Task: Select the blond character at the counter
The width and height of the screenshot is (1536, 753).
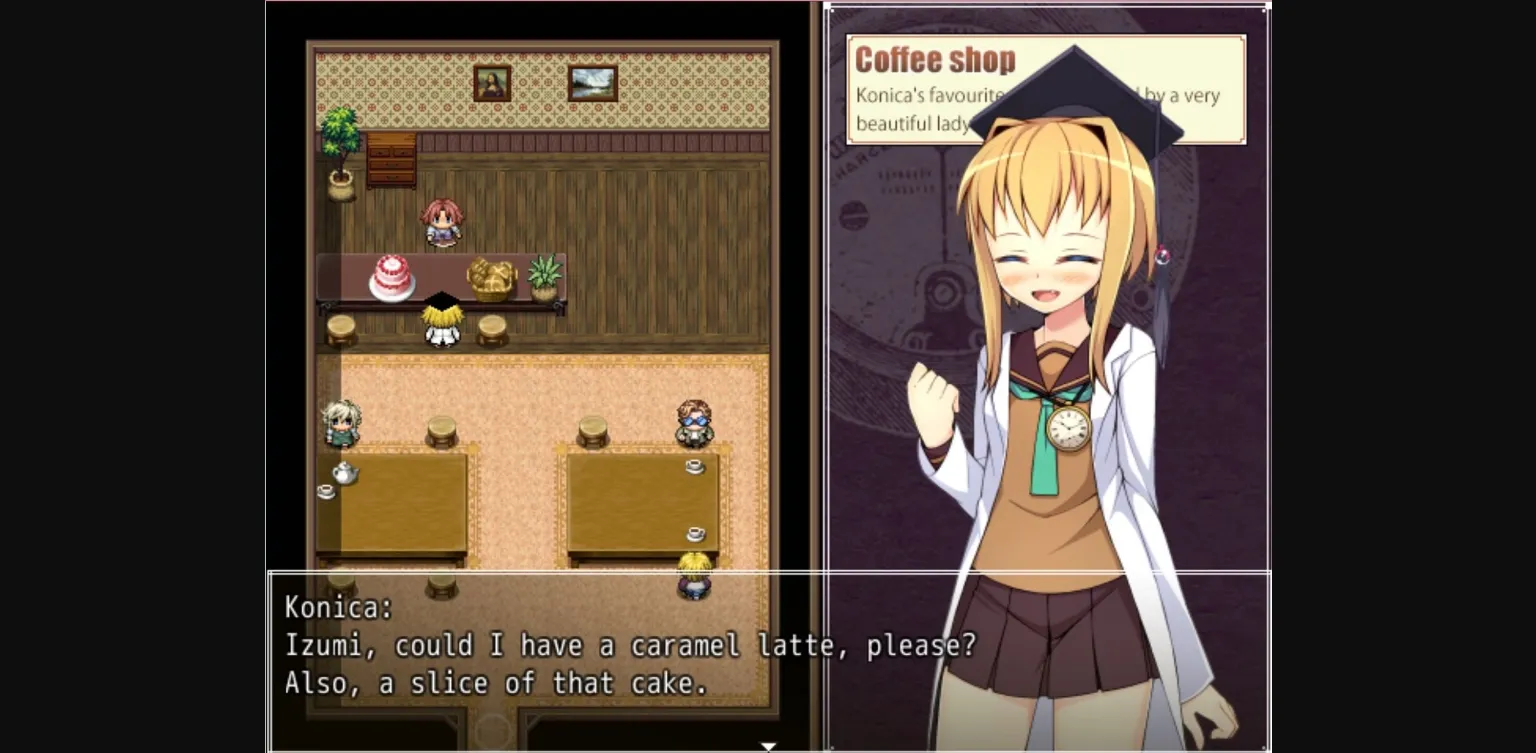Action: 443,320
